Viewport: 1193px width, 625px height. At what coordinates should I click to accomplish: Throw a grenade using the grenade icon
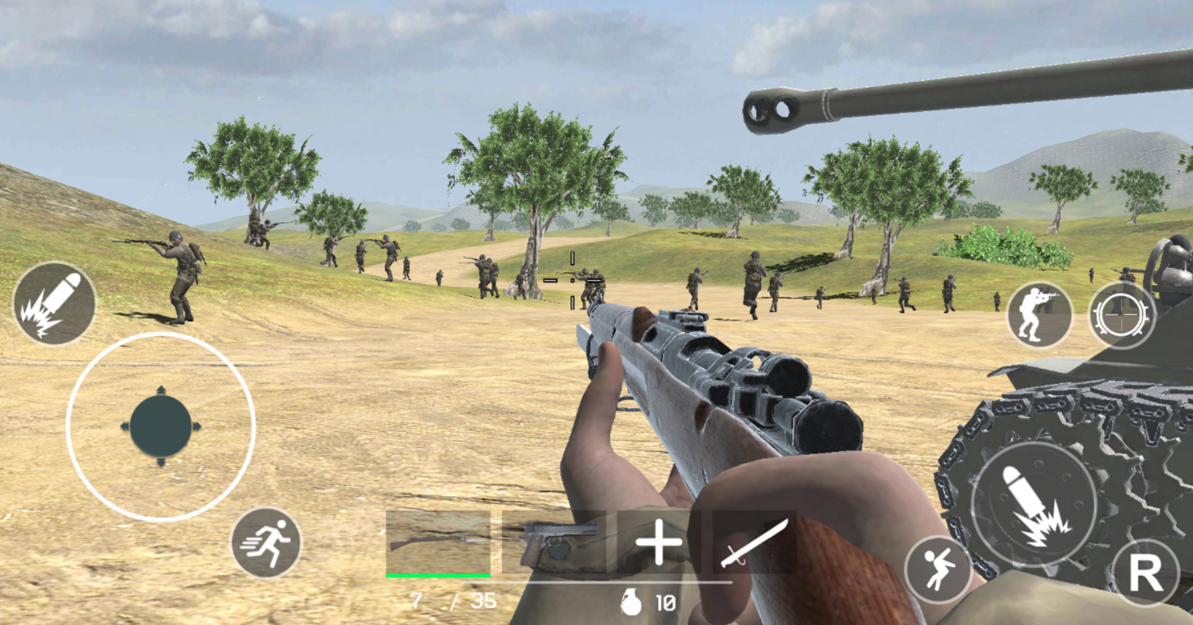(x=631, y=602)
